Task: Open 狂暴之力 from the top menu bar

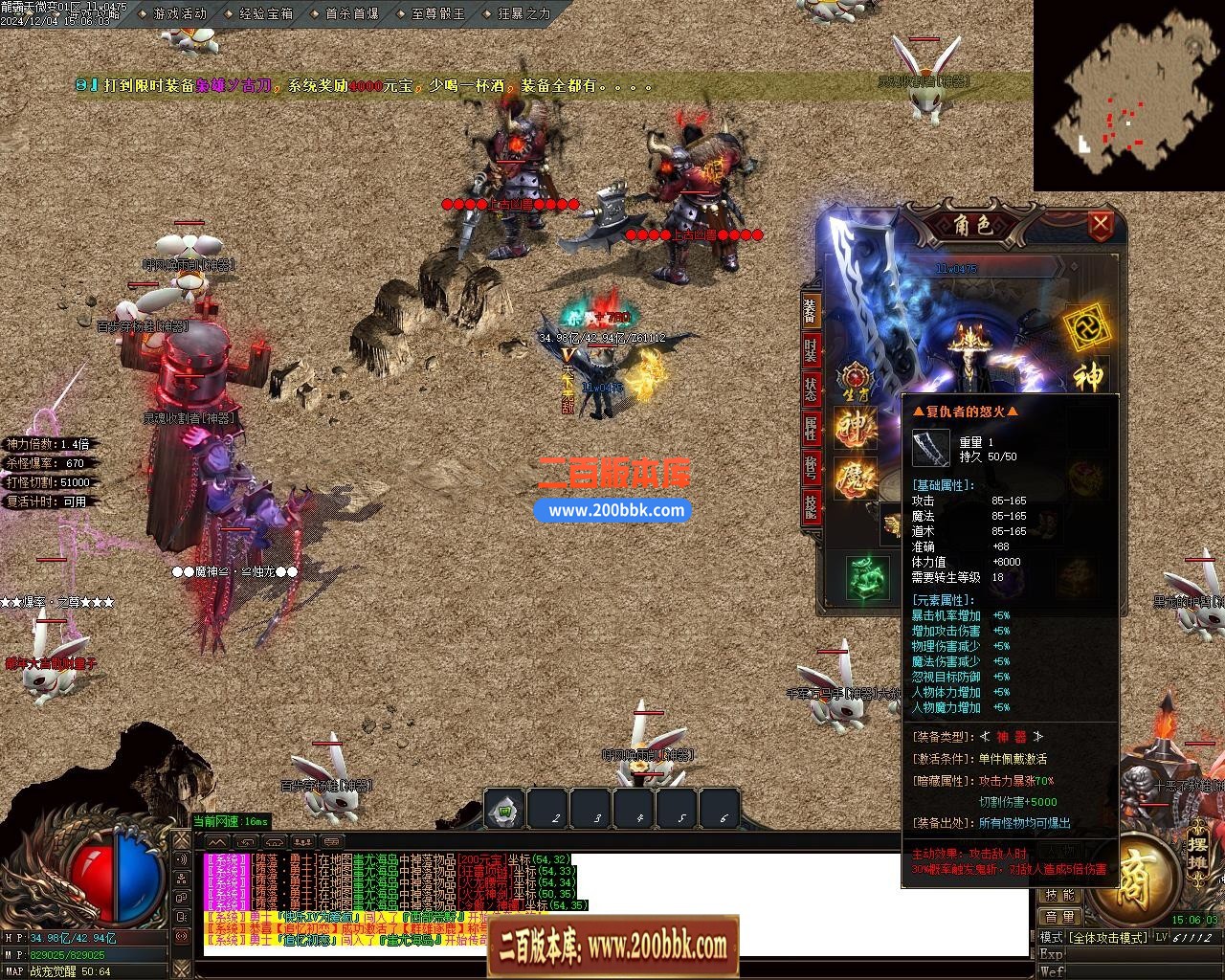Action: [524, 13]
